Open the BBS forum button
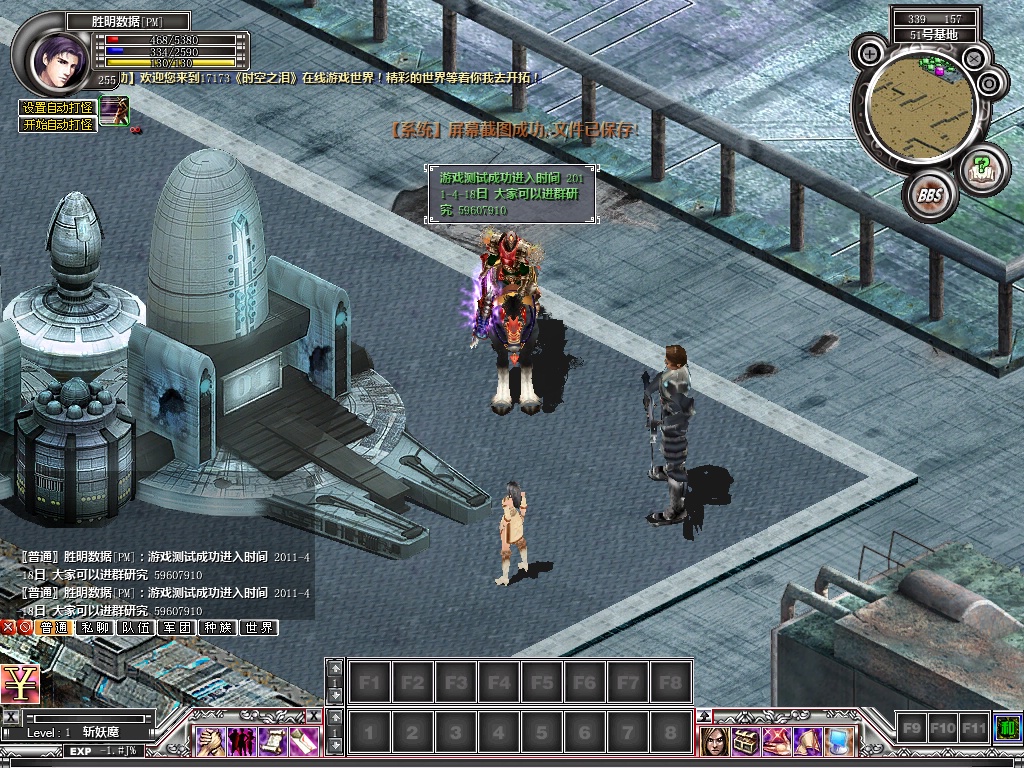Viewport: 1024px width, 768px height. pos(930,195)
